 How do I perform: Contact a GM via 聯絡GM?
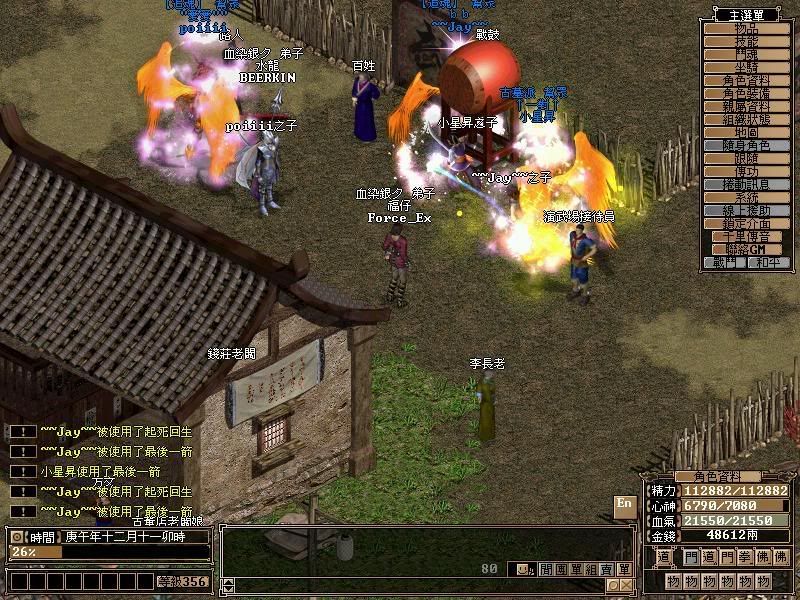pos(746,249)
